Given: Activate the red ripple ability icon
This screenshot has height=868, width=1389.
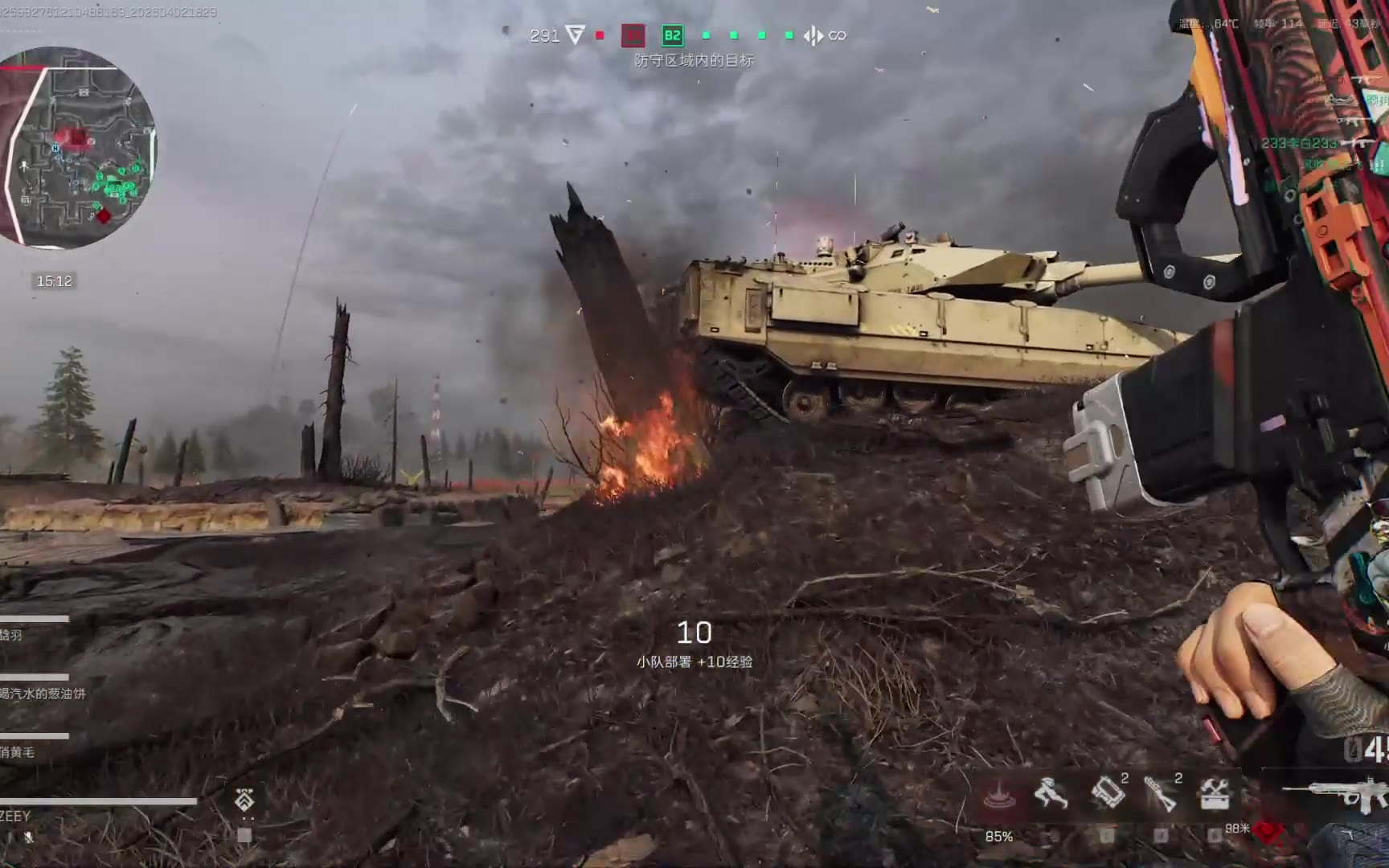Looking at the screenshot, I should (998, 794).
